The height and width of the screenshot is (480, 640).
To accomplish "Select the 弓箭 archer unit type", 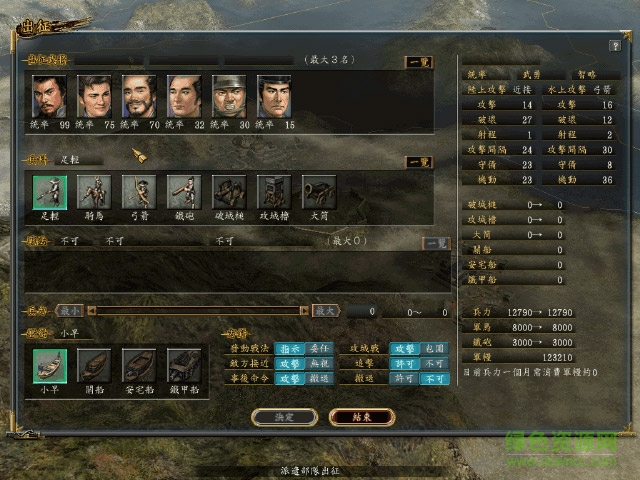I will click(x=139, y=191).
